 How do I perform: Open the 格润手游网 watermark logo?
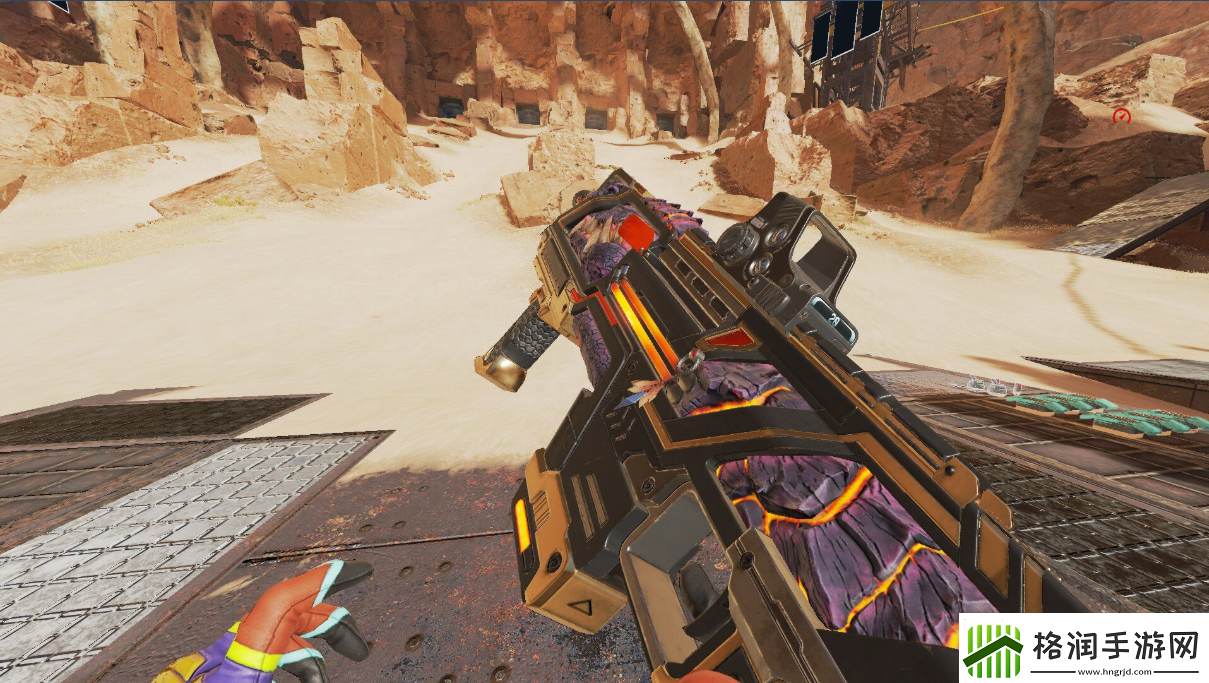tap(1083, 648)
